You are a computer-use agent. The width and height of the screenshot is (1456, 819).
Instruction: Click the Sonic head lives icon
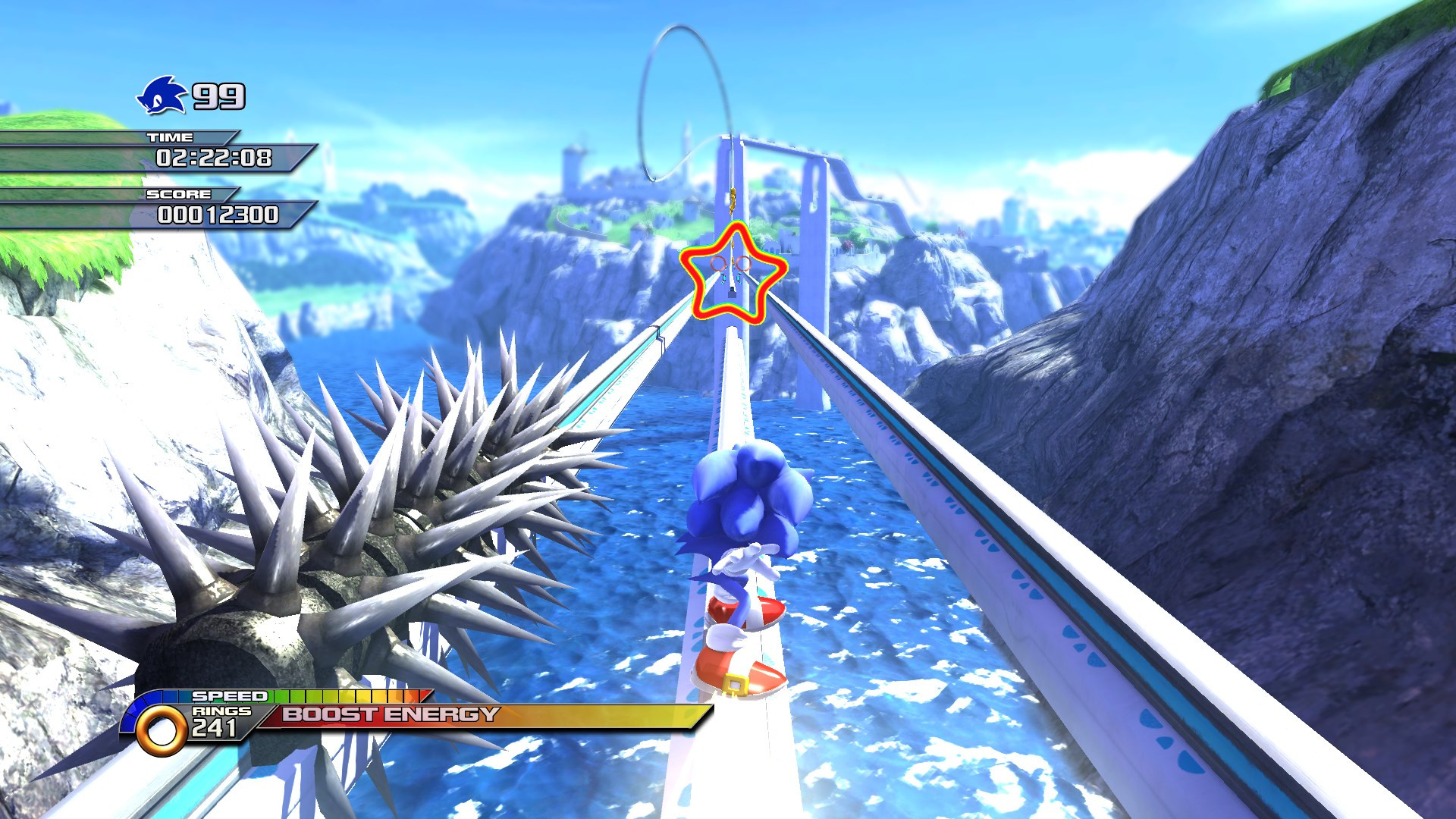click(x=158, y=95)
